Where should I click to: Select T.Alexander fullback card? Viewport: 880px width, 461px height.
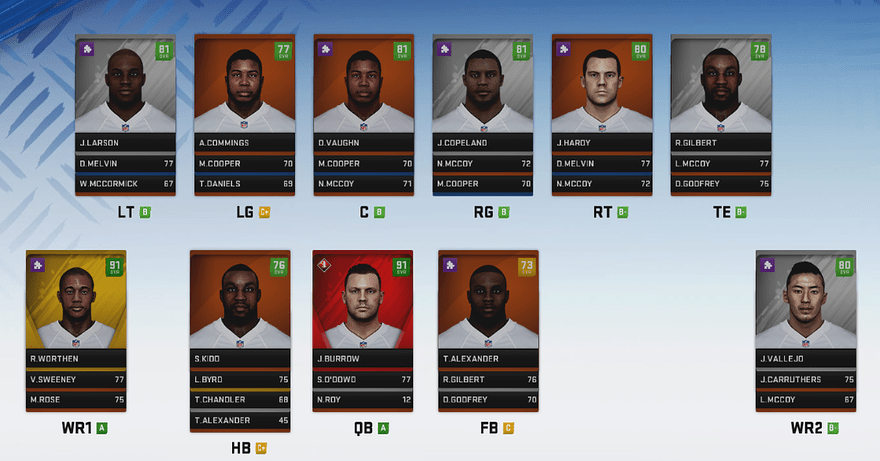488,308
